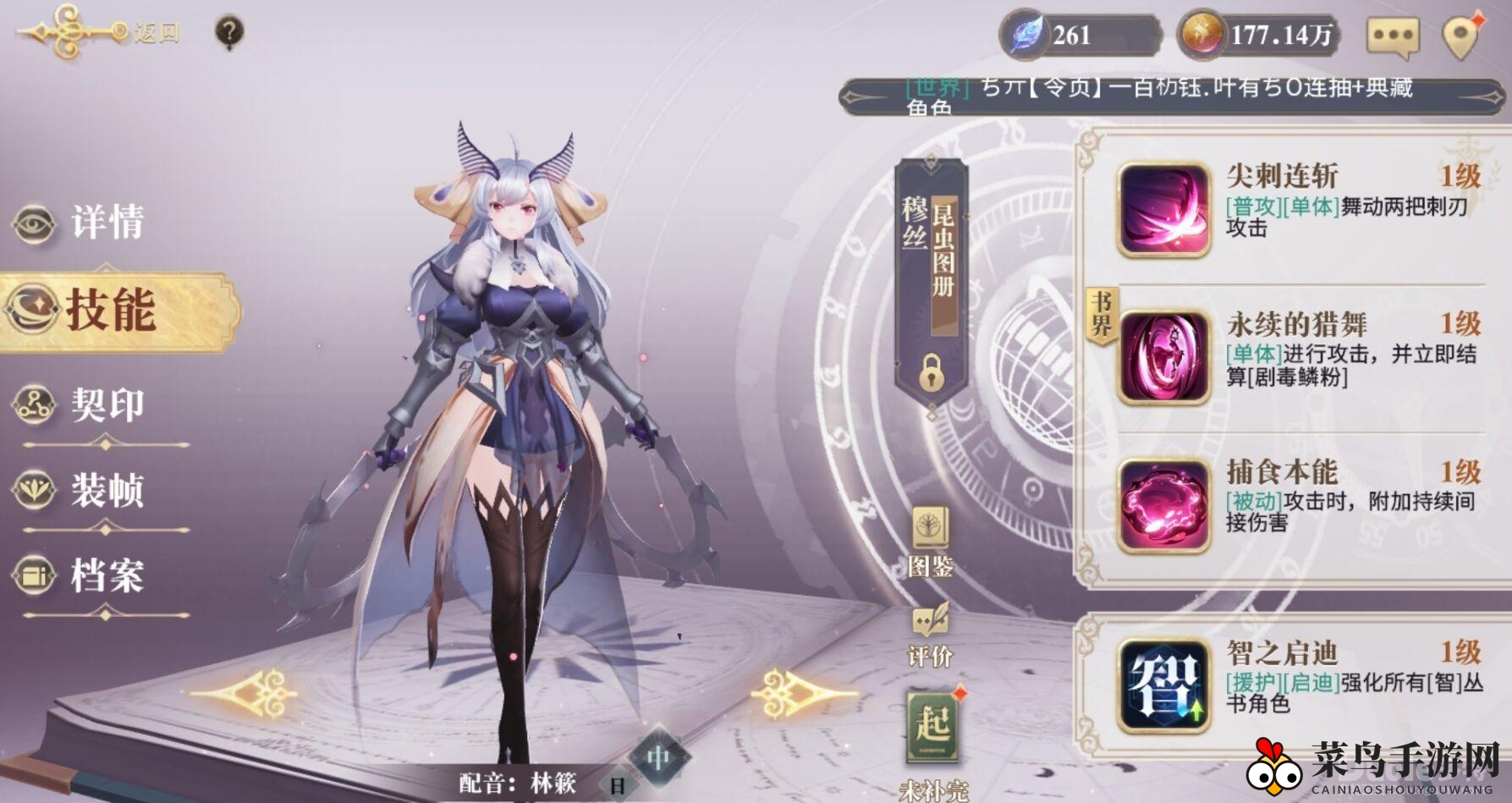View the 尖刺连斩 skill icon

click(x=1163, y=210)
